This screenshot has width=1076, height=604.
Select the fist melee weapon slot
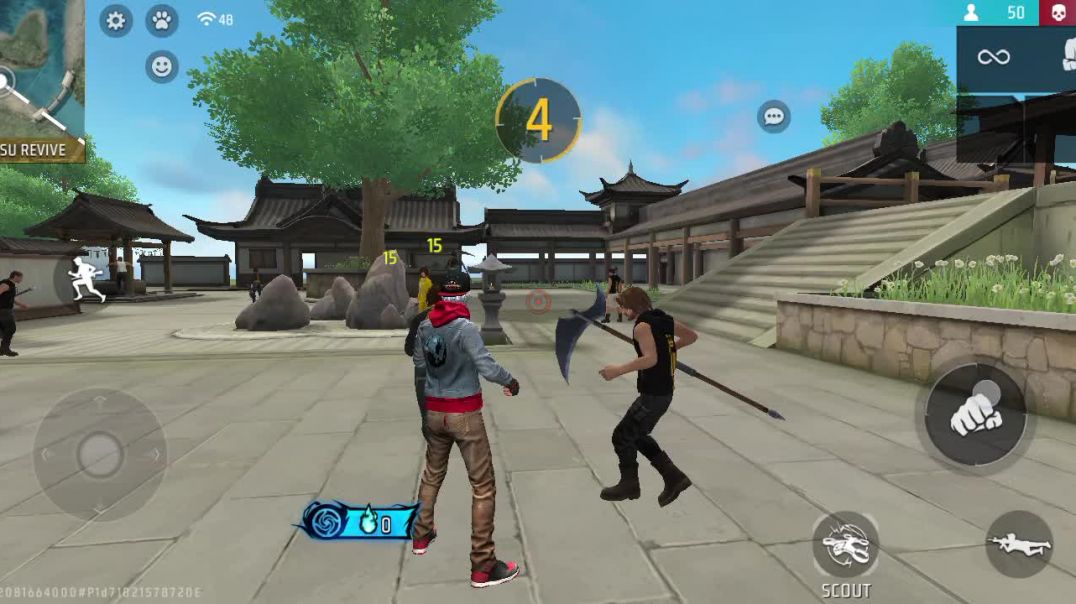(x=1066, y=57)
